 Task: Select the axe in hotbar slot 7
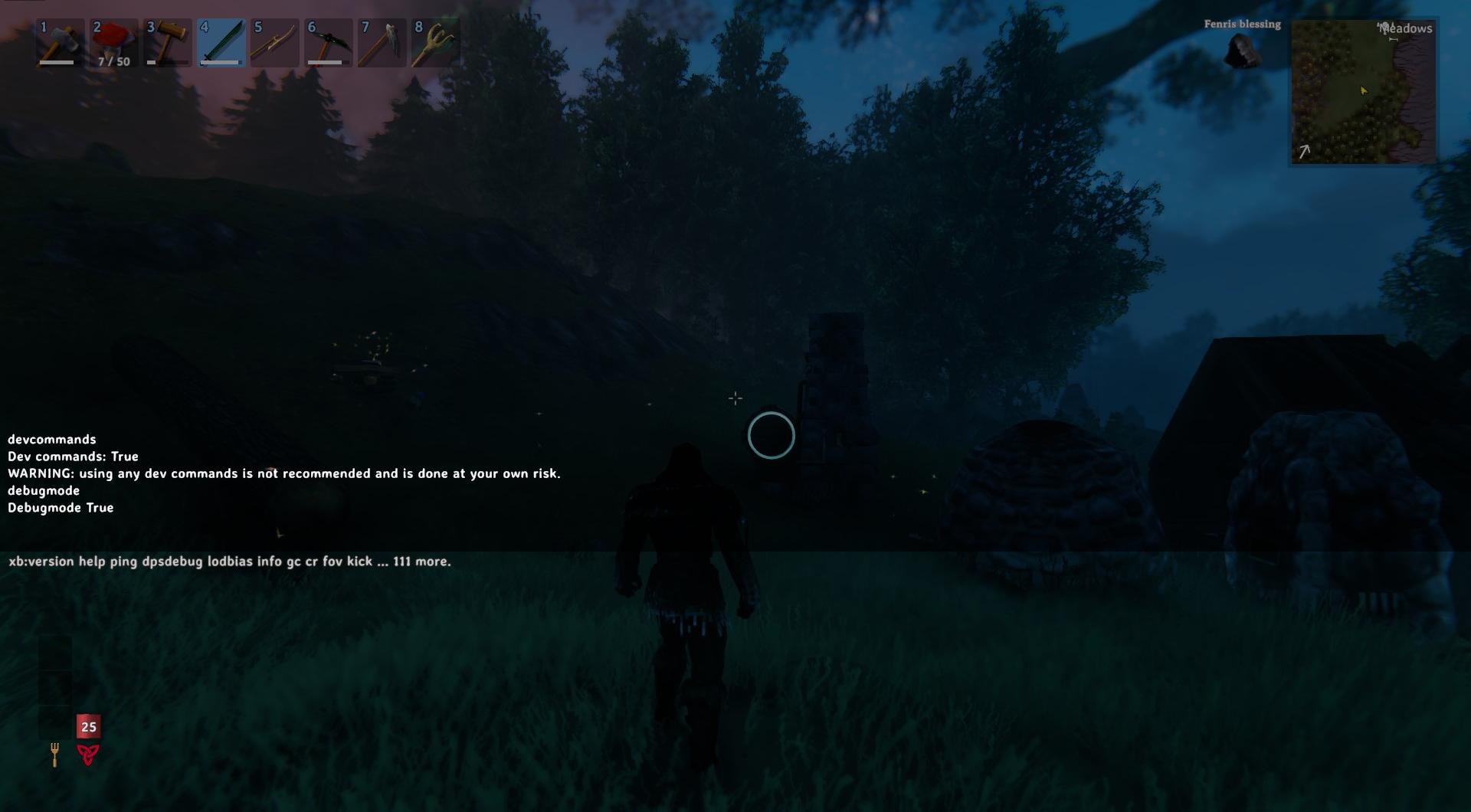pos(382,42)
